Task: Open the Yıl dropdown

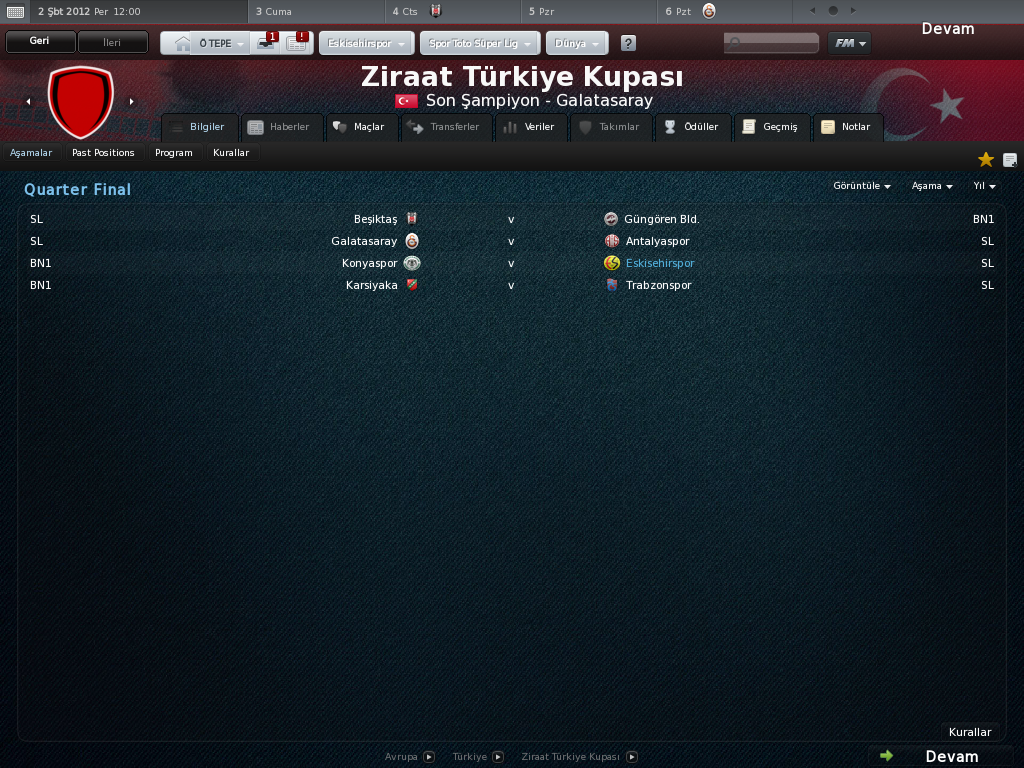Action: tap(984, 186)
